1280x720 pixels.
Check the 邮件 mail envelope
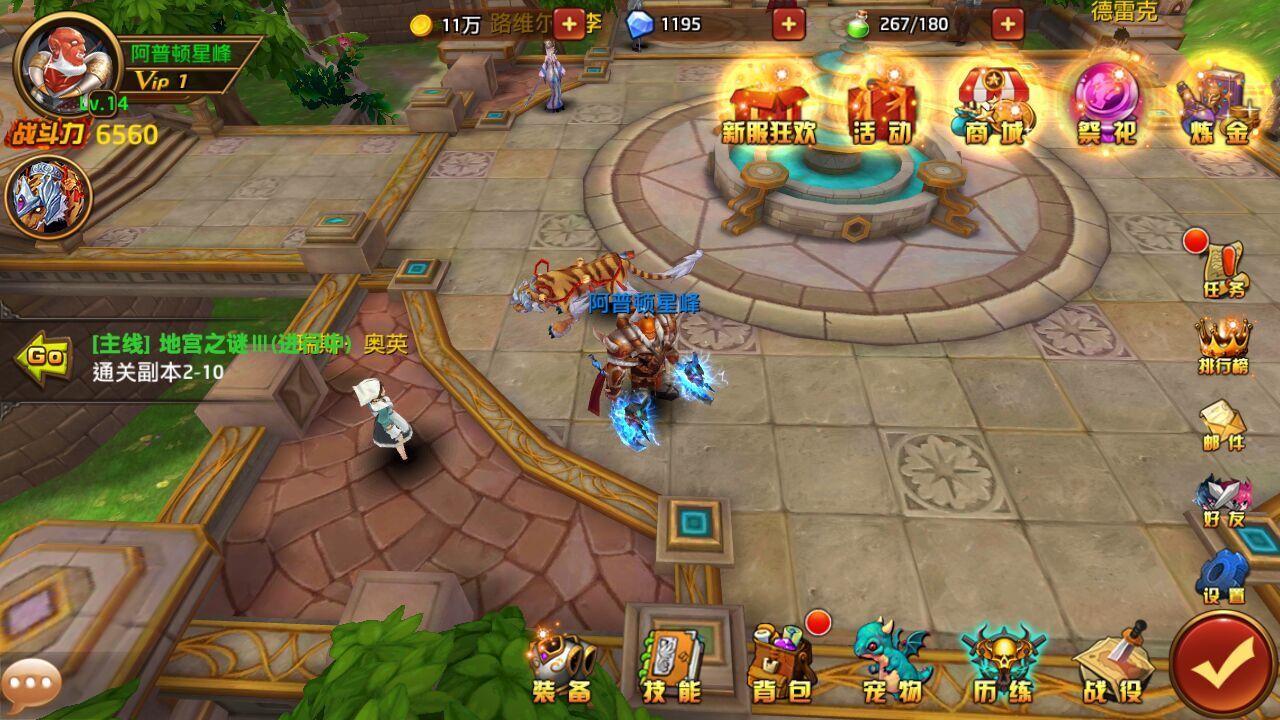[1223, 423]
